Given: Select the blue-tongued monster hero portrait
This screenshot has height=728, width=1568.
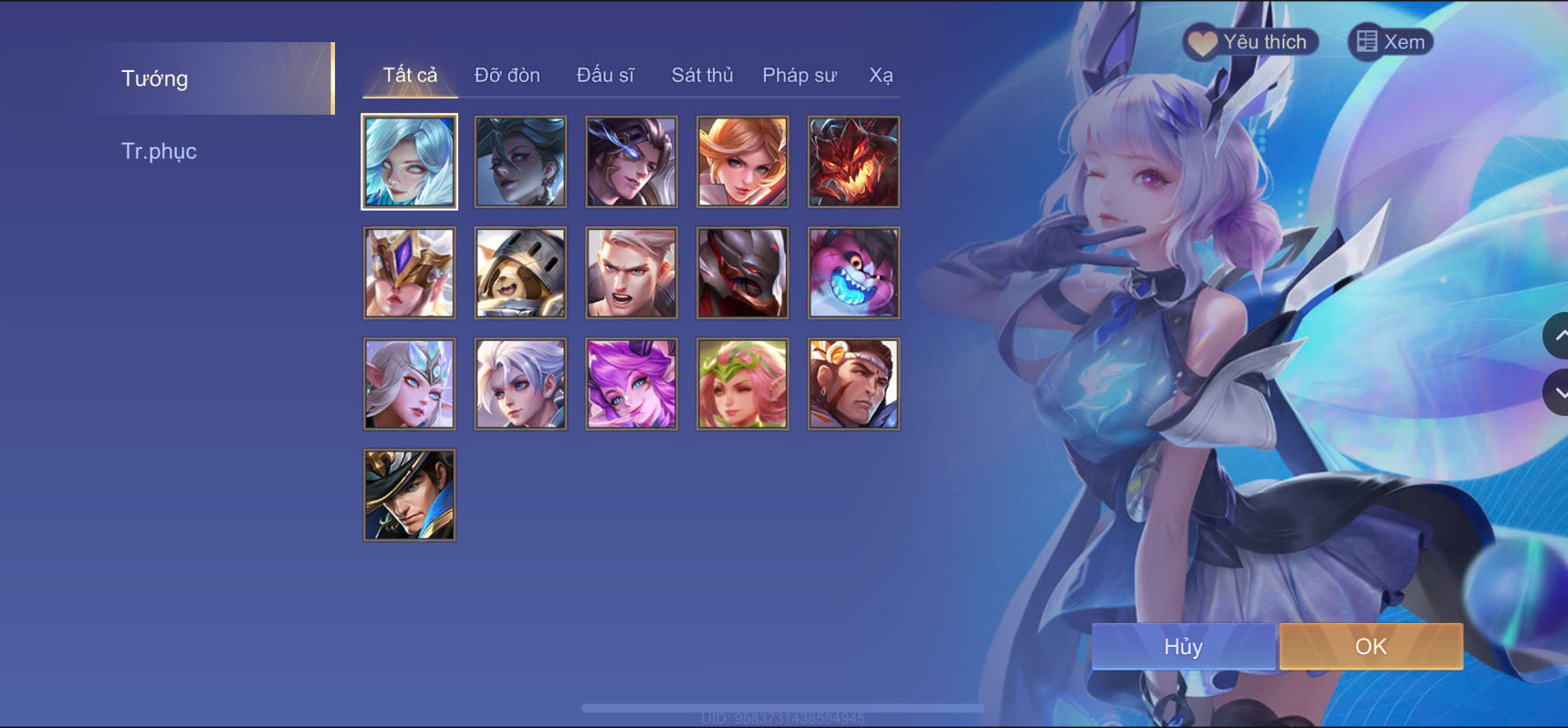Looking at the screenshot, I should pos(854,273).
